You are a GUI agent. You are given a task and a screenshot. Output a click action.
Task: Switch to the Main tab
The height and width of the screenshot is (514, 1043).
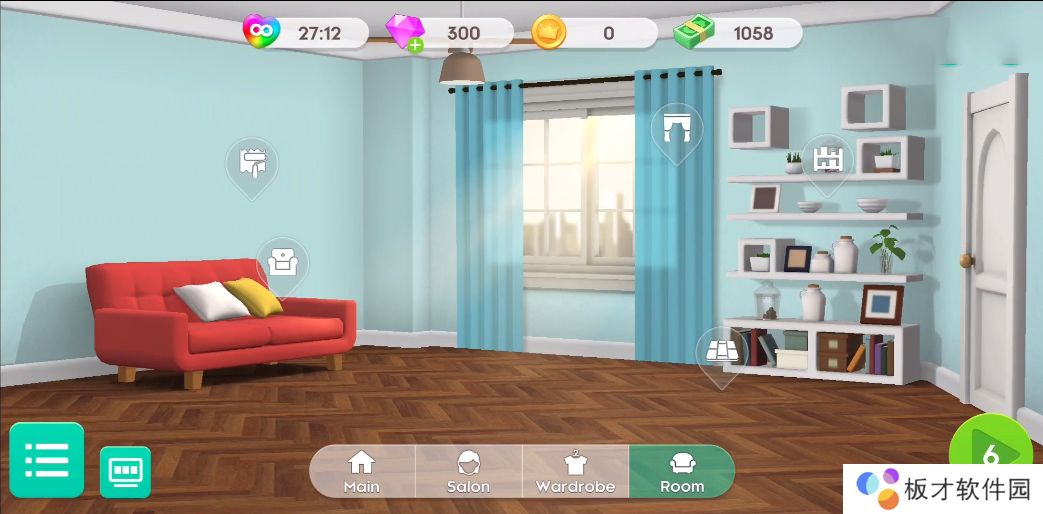pyautogui.click(x=361, y=471)
